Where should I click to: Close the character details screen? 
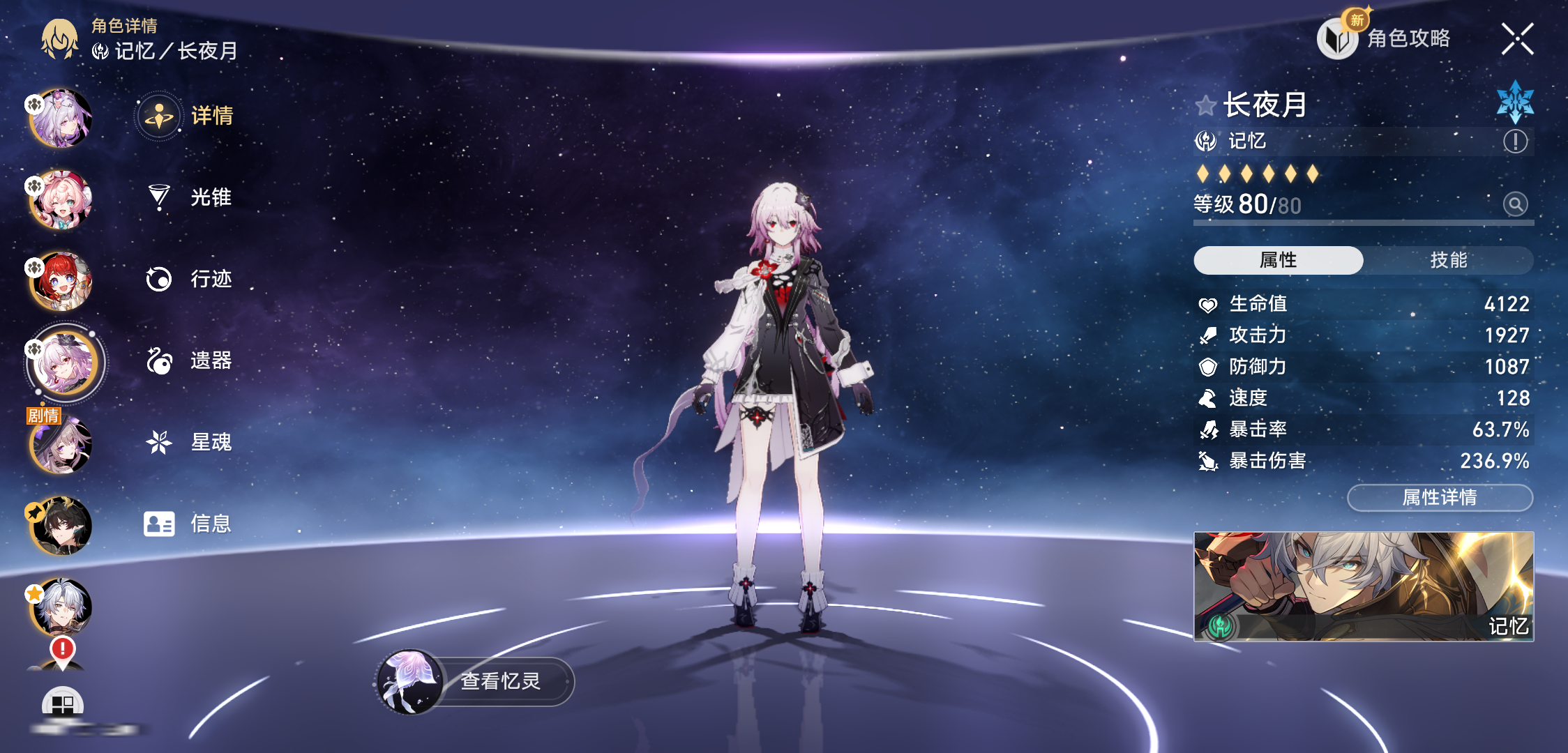(x=1517, y=39)
